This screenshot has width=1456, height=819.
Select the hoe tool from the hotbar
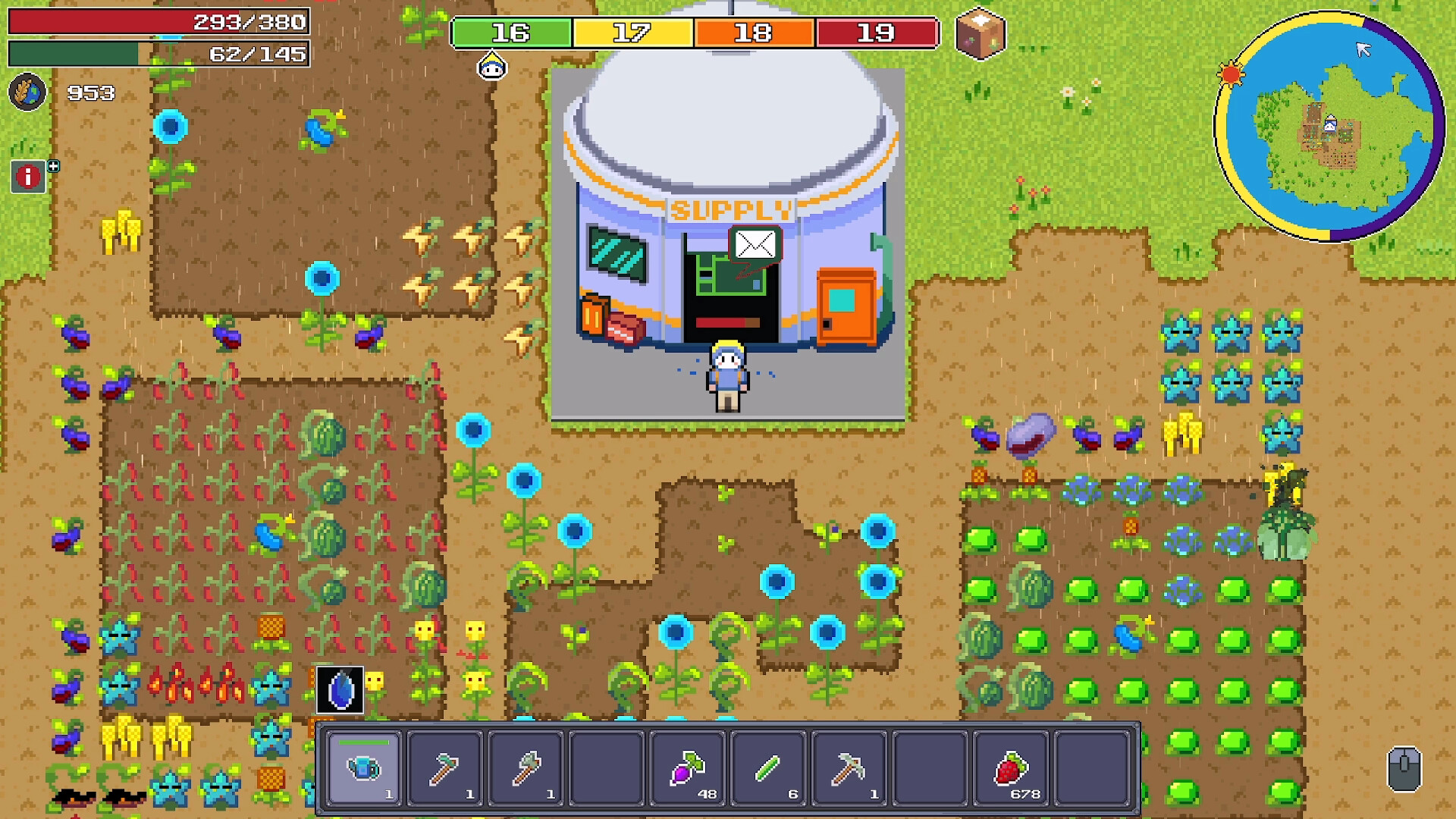446,768
